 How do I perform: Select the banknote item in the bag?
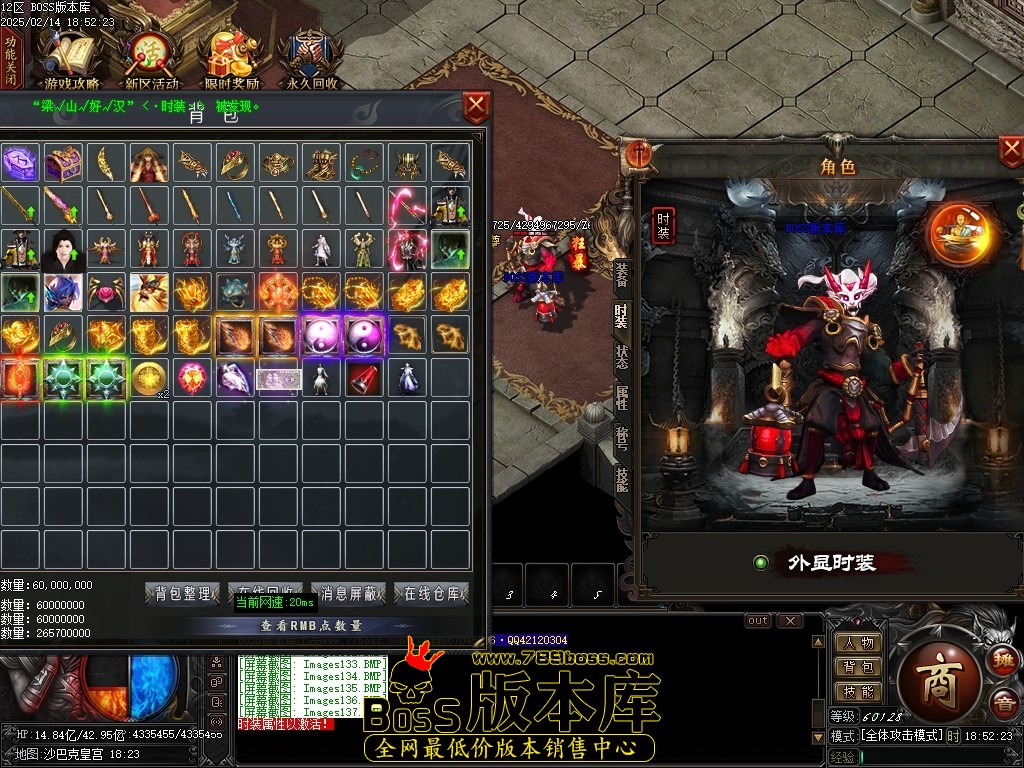click(x=279, y=378)
